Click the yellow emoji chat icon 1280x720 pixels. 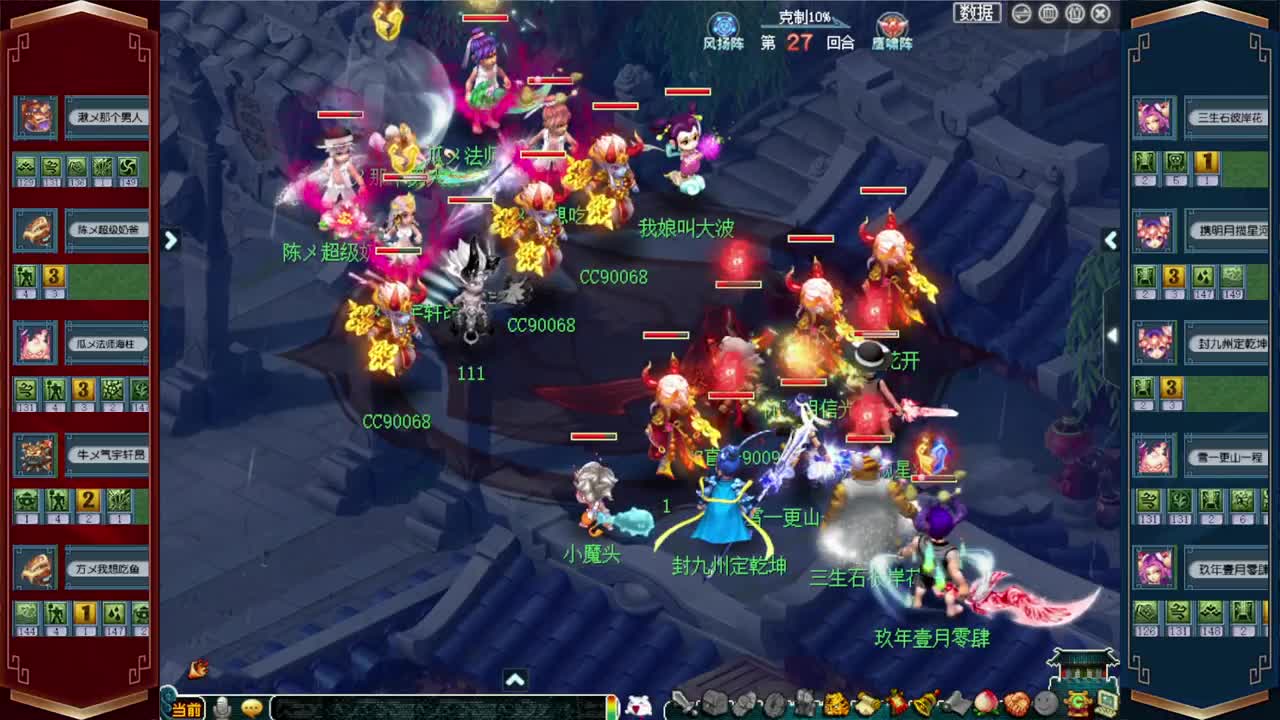tap(252, 707)
